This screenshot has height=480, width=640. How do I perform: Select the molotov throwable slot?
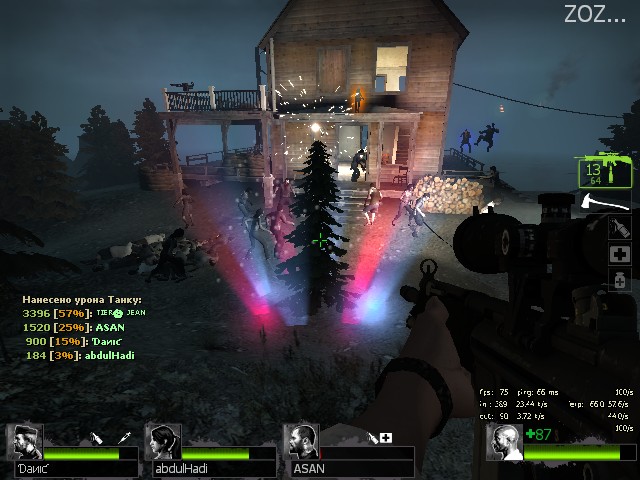click(621, 229)
